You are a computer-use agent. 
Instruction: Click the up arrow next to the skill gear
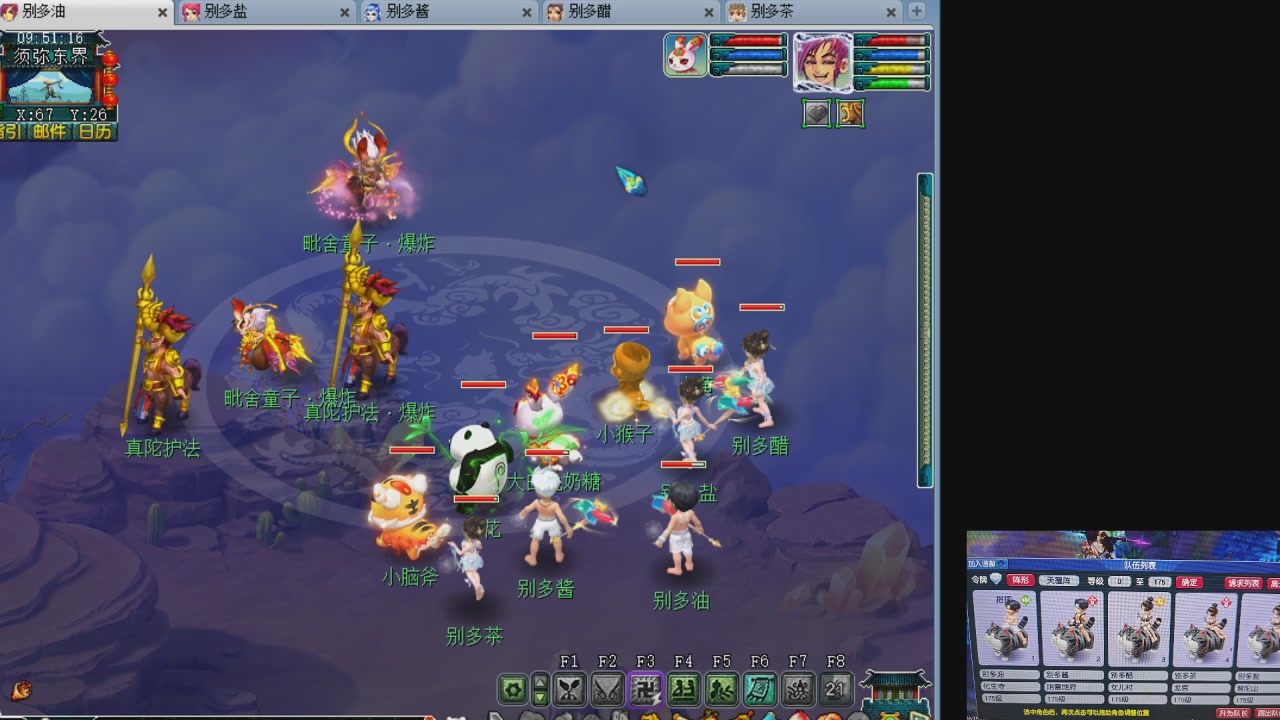point(541,681)
